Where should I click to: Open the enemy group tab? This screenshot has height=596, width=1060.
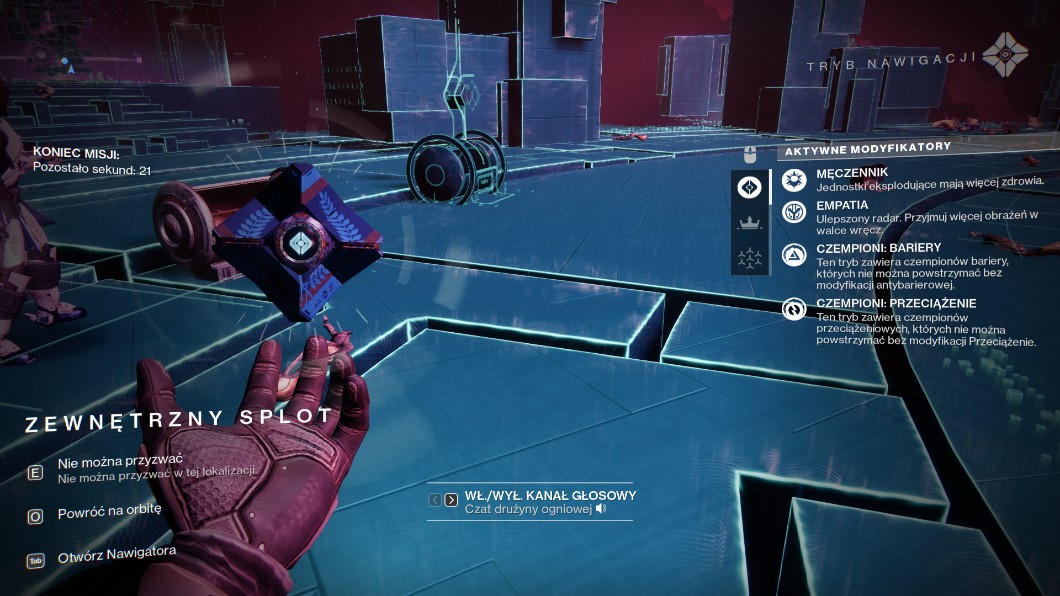750,256
